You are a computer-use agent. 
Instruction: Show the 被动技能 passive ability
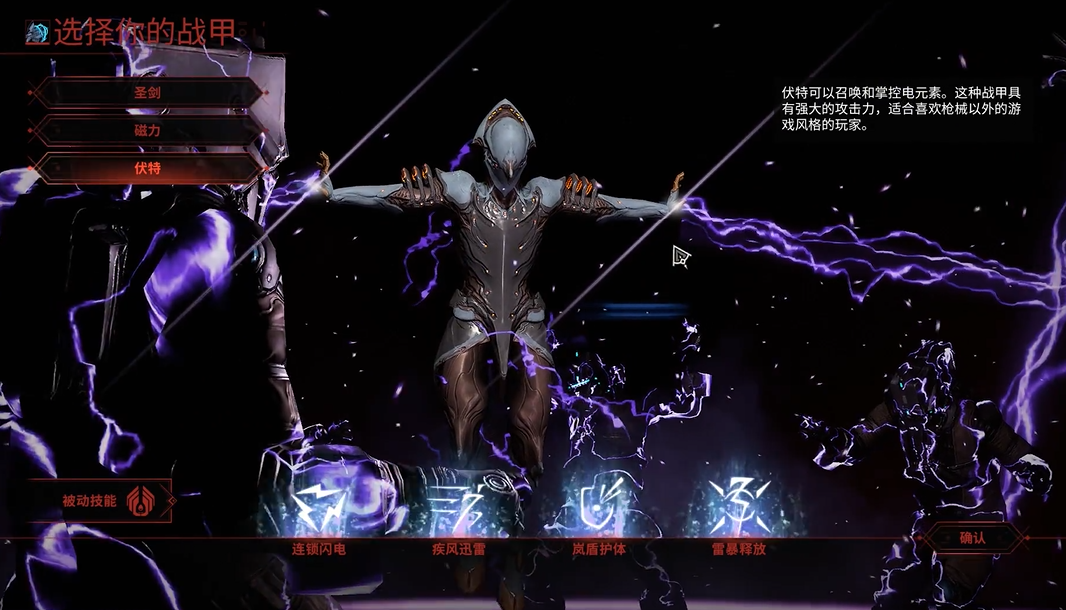pos(100,501)
